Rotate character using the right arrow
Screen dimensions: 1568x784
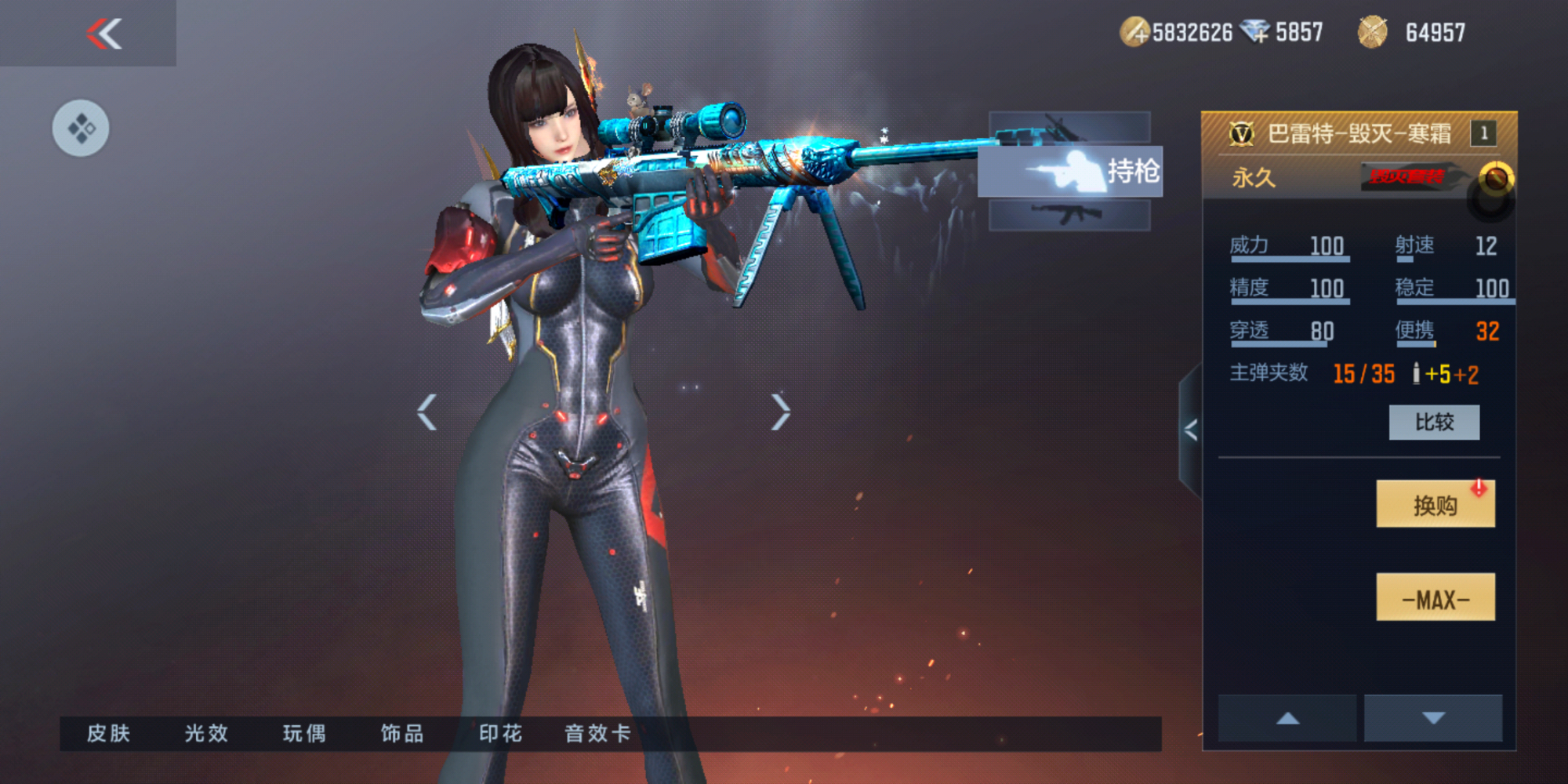pyautogui.click(x=780, y=410)
